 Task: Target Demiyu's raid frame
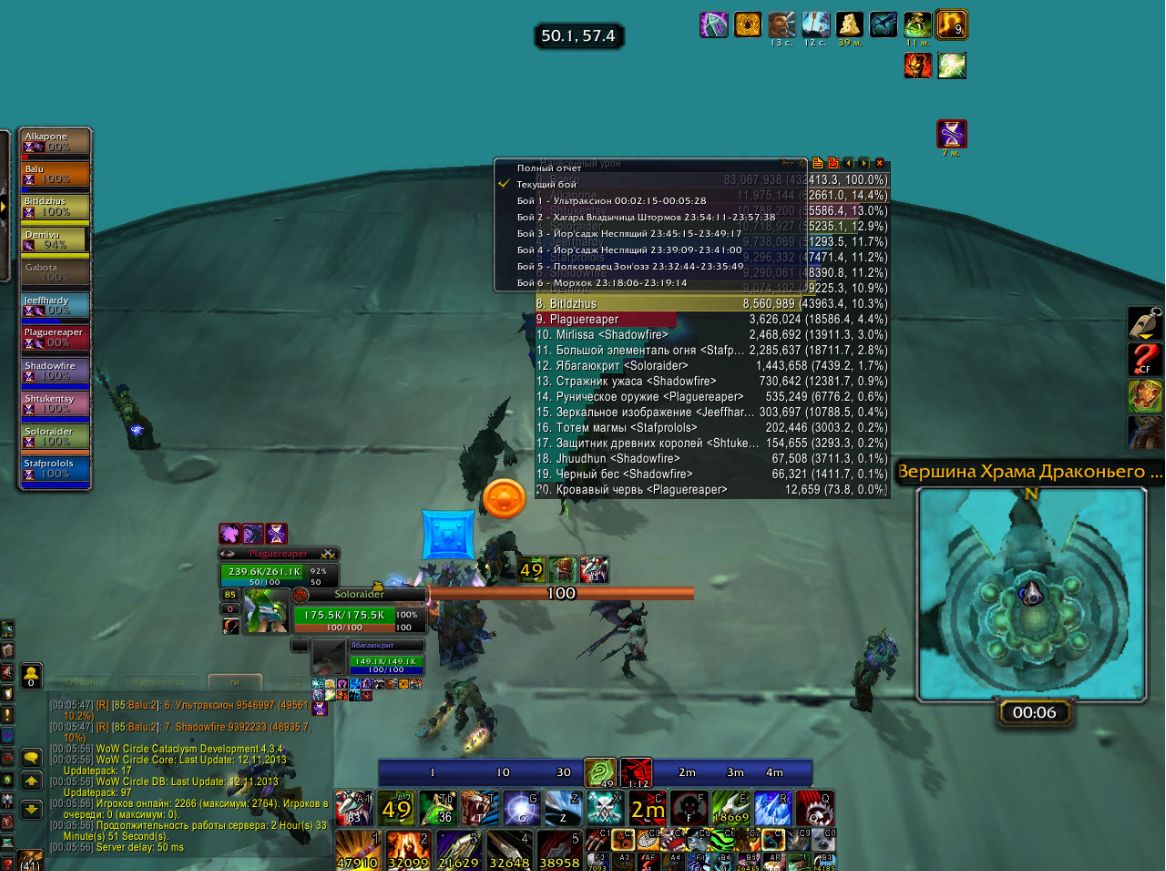point(56,239)
